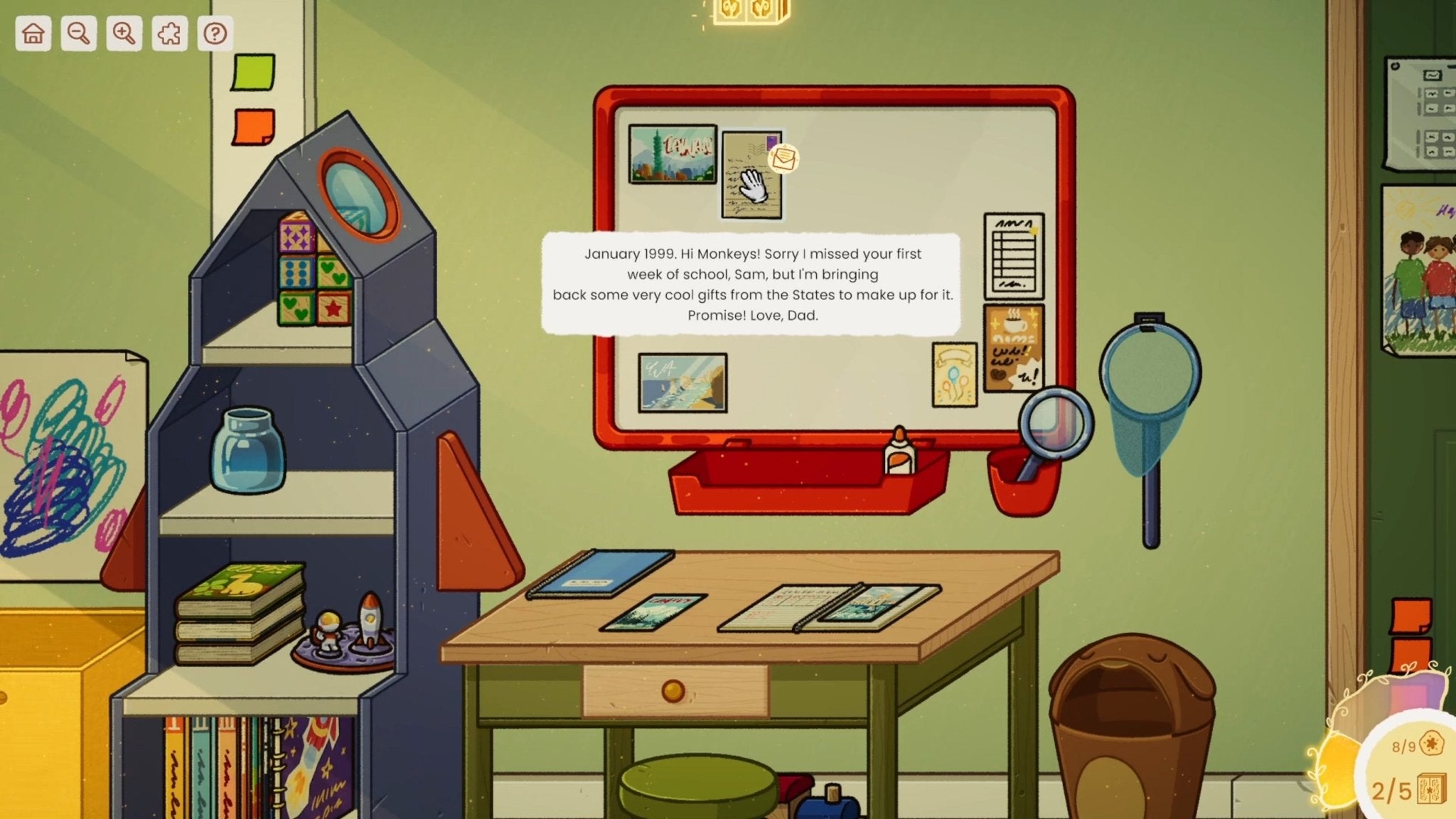Image resolution: width=1456 pixels, height=819 pixels.
Task: Open the question mark help screen
Action: coord(215,33)
